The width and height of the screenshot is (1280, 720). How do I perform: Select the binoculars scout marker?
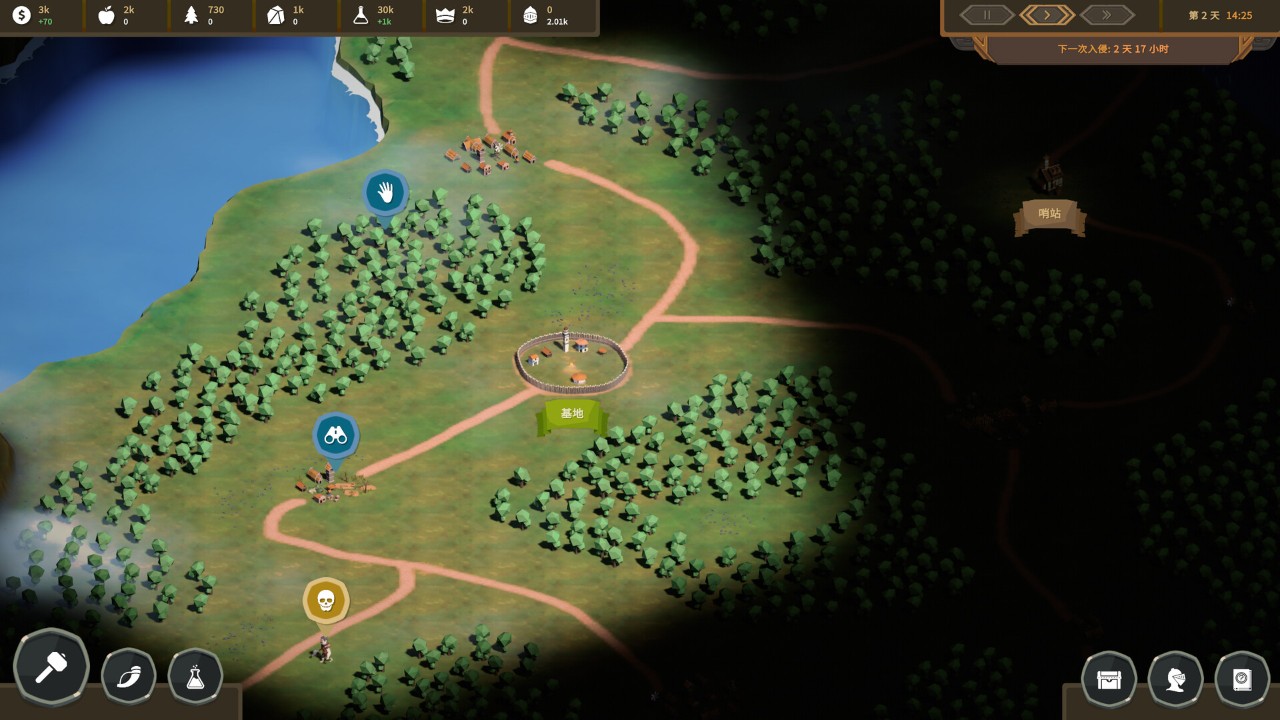[336, 436]
